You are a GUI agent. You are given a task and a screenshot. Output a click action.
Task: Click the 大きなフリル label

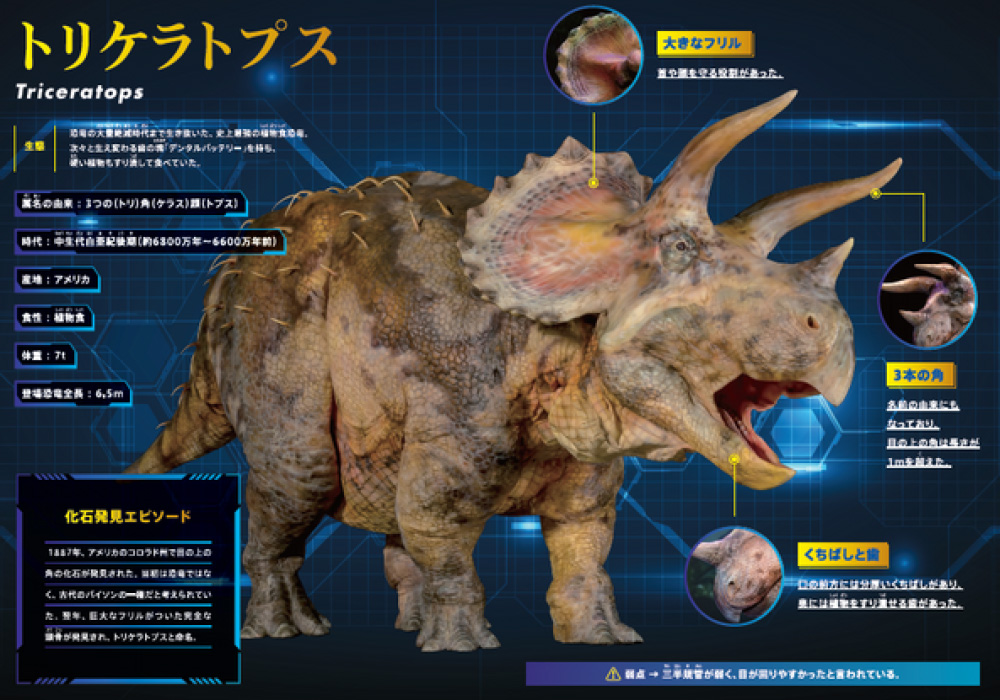(x=704, y=43)
